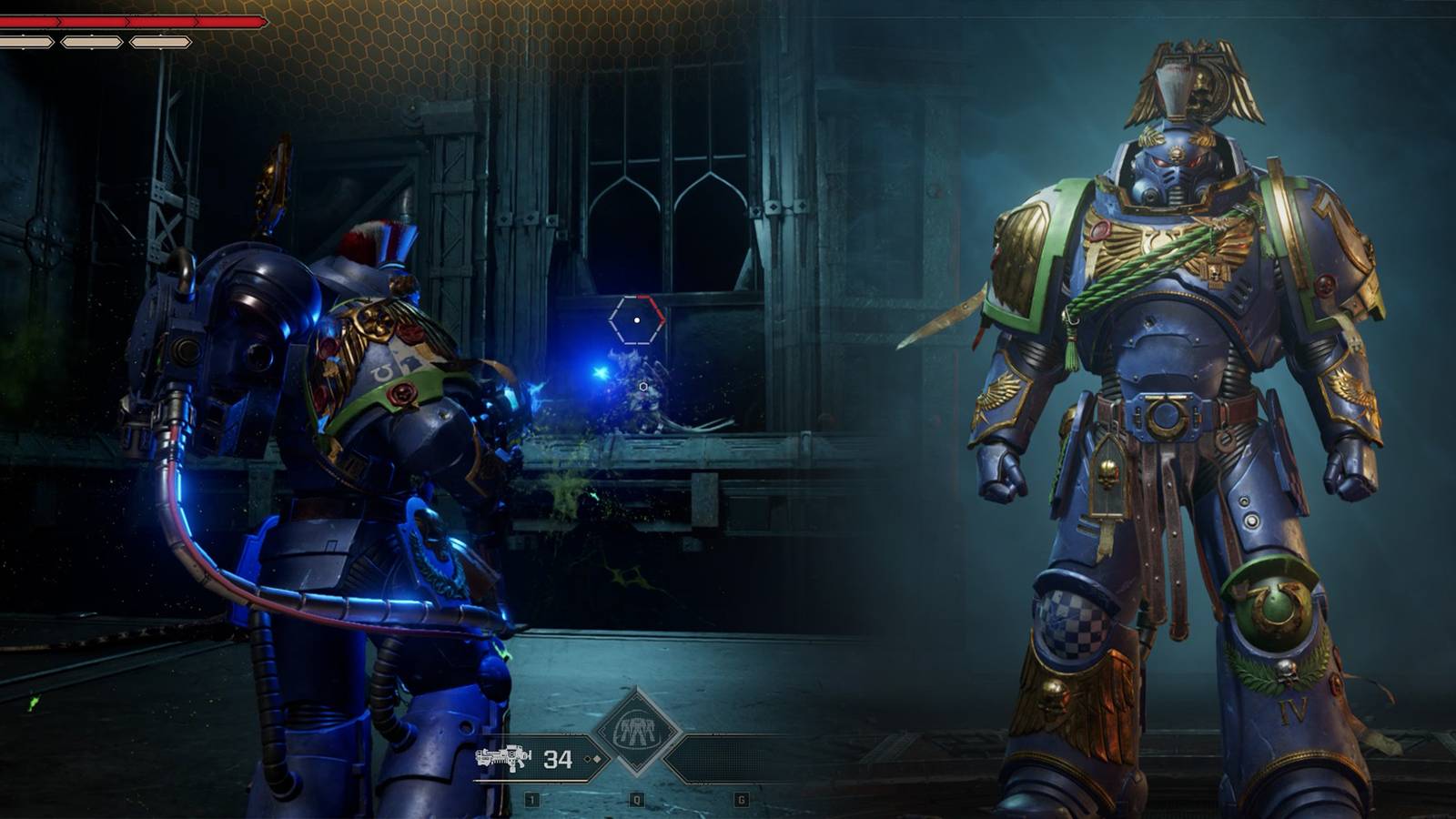
Task: Toggle the third armor segment pip
Action: point(159,41)
